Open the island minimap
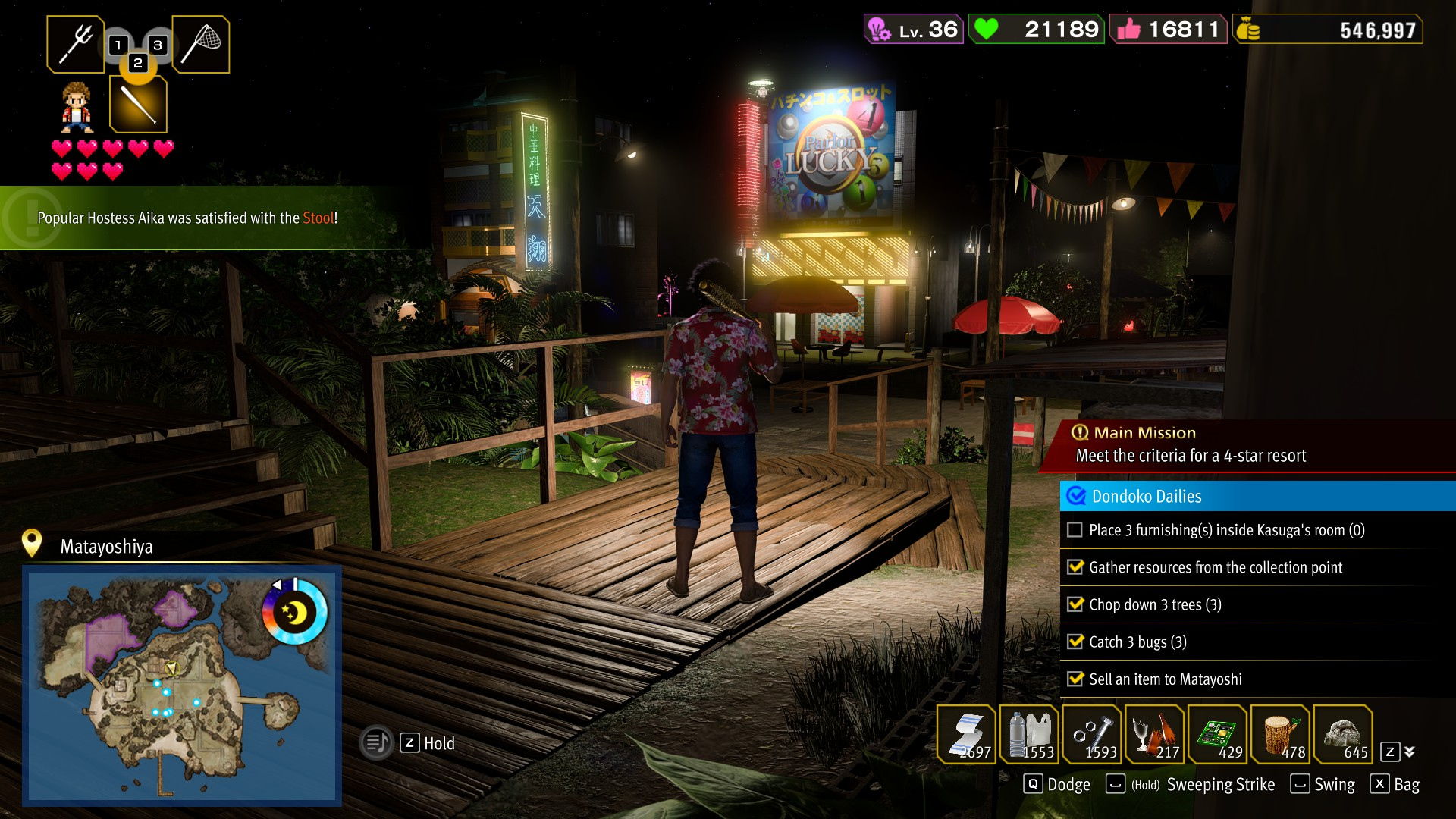Image resolution: width=1456 pixels, height=819 pixels. 182,686
